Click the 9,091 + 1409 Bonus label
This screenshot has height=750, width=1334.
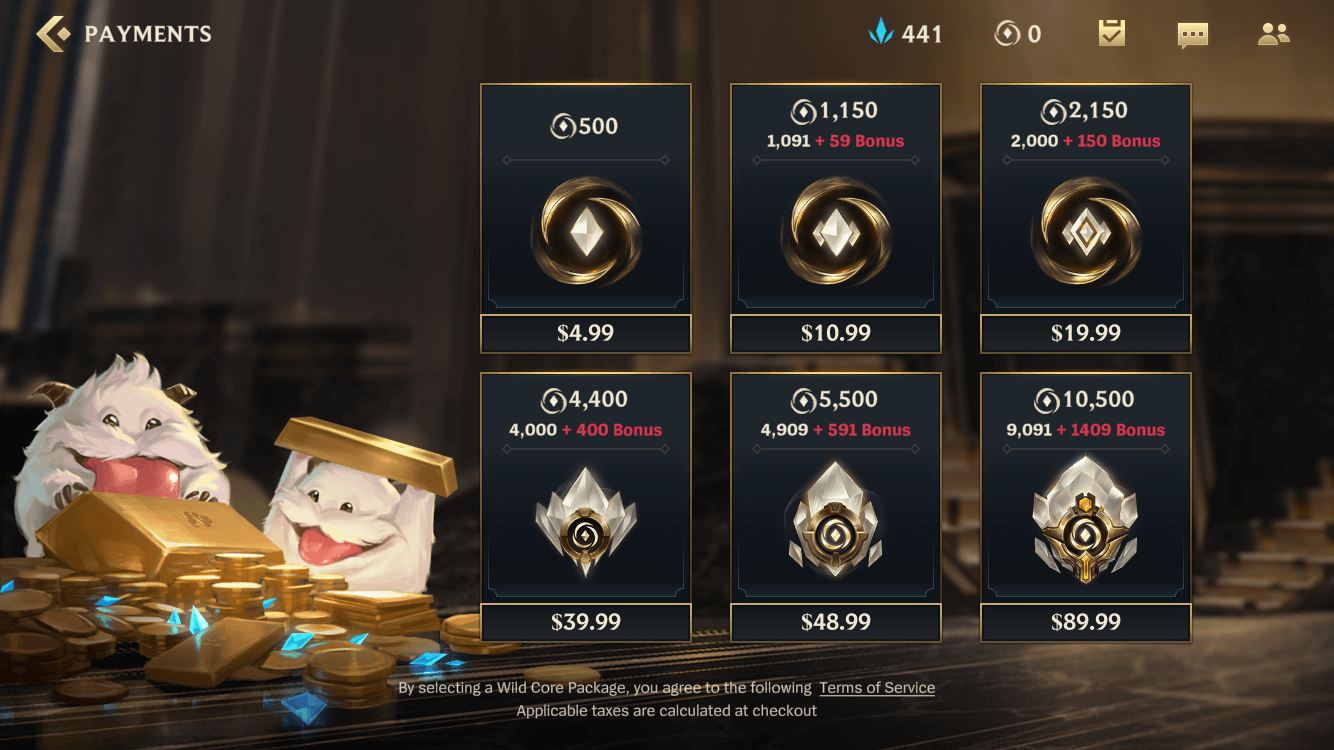click(x=1085, y=429)
